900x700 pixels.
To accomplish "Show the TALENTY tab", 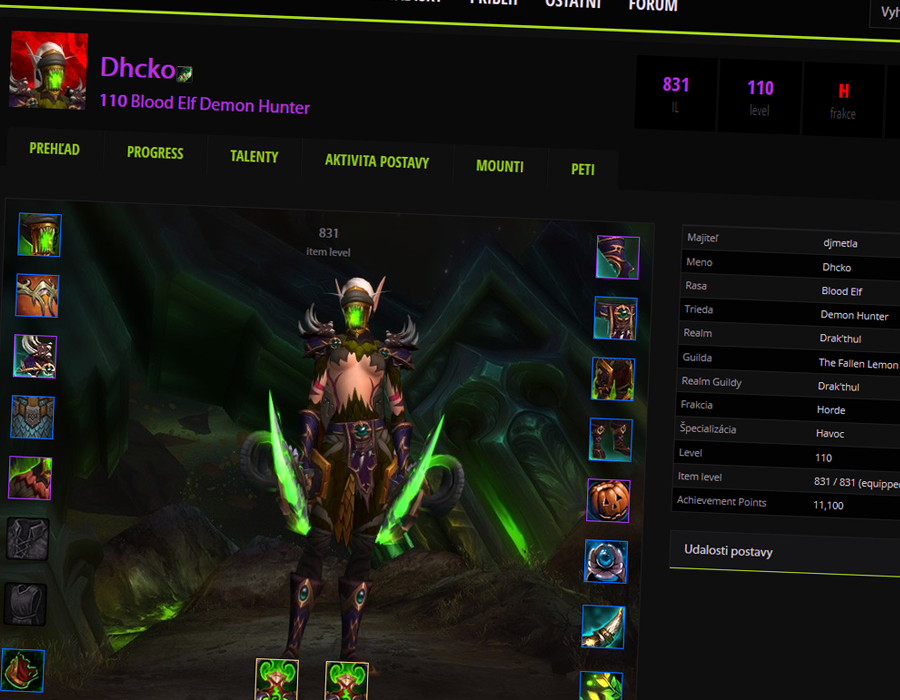I will pos(254,157).
